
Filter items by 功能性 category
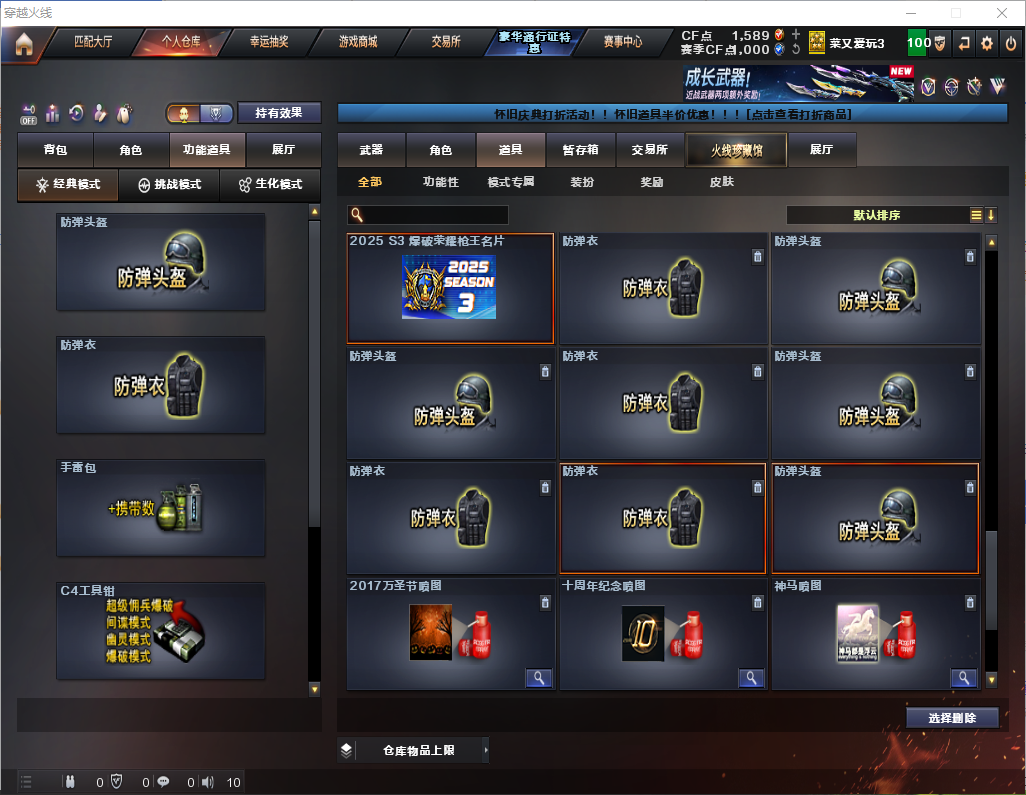pos(440,182)
